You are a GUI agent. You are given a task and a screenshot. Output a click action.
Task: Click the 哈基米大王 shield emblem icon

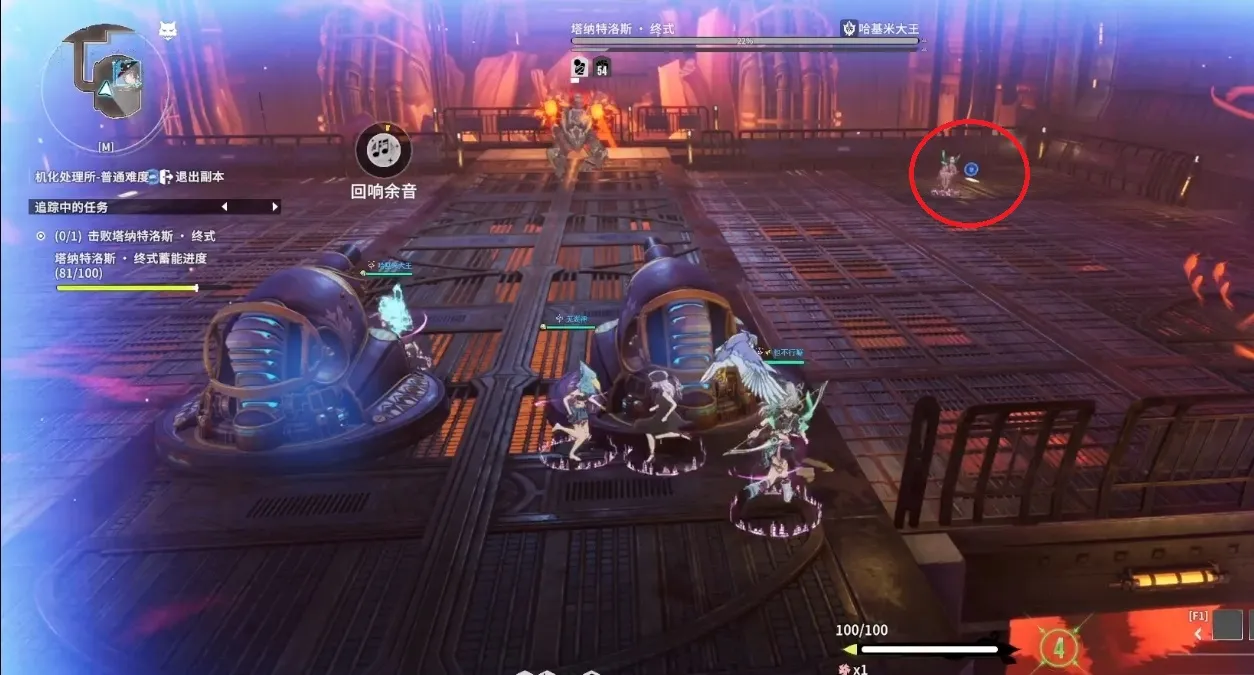(849, 29)
